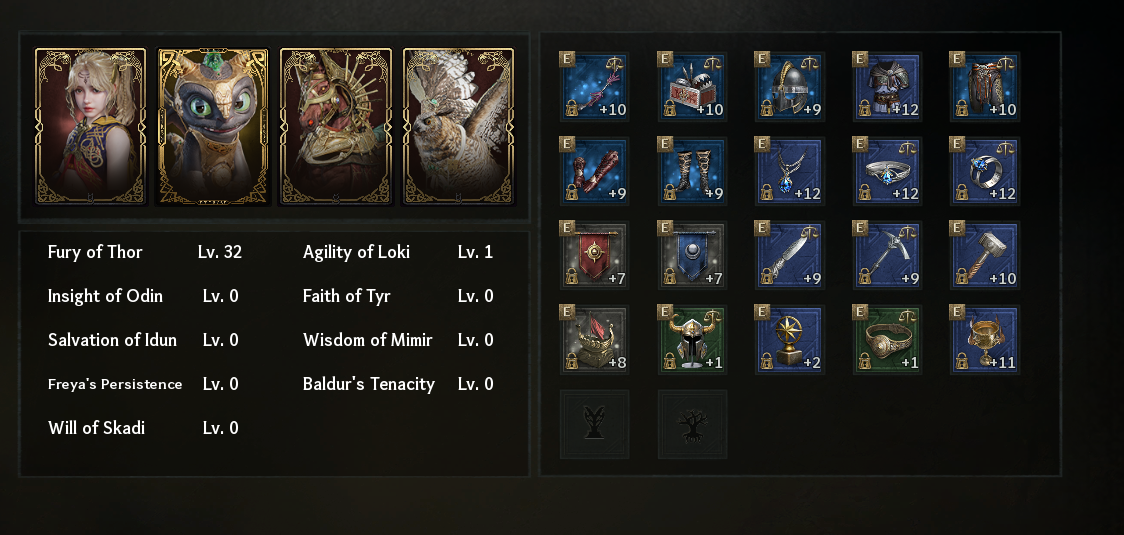
Task: Select the +2 golden compass star trophy
Action: pos(789,340)
